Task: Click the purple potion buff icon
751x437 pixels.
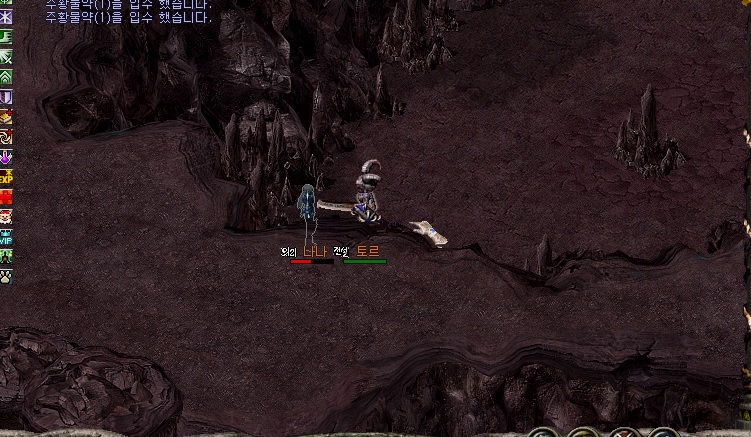Action: [x=6, y=157]
